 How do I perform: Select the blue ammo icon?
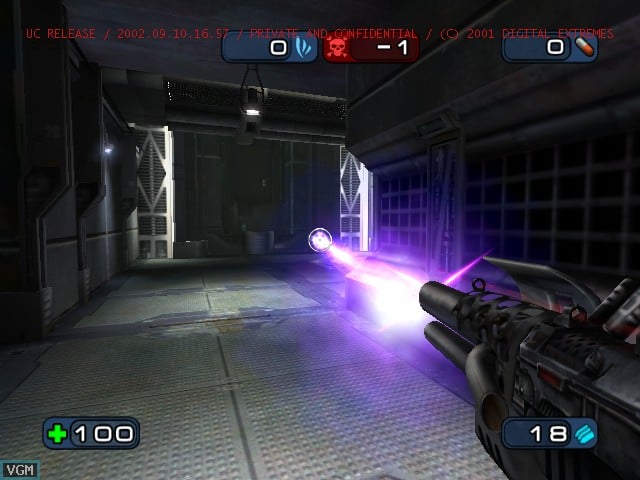click(584, 432)
